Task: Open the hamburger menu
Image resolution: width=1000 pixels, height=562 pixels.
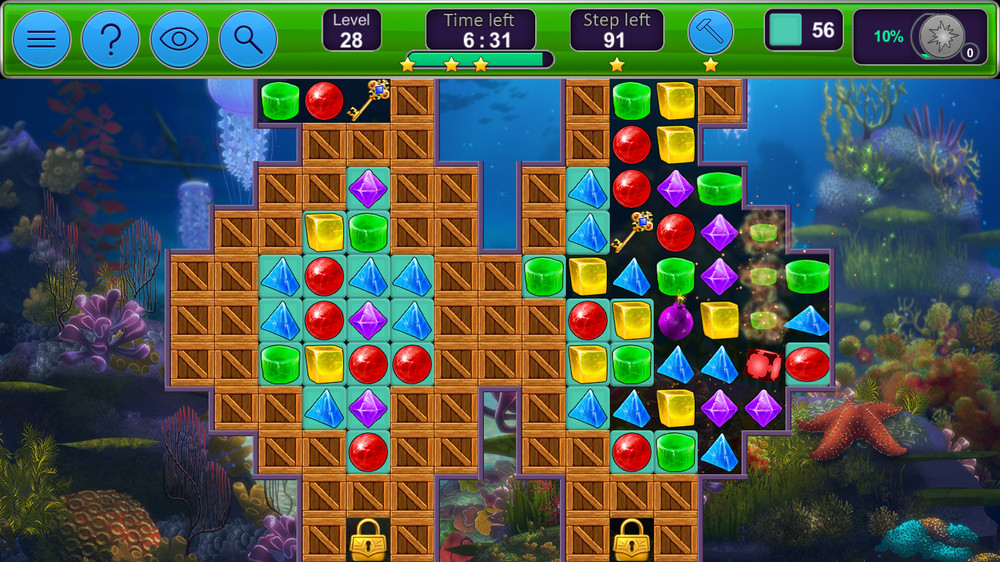Action: (x=41, y=40)
